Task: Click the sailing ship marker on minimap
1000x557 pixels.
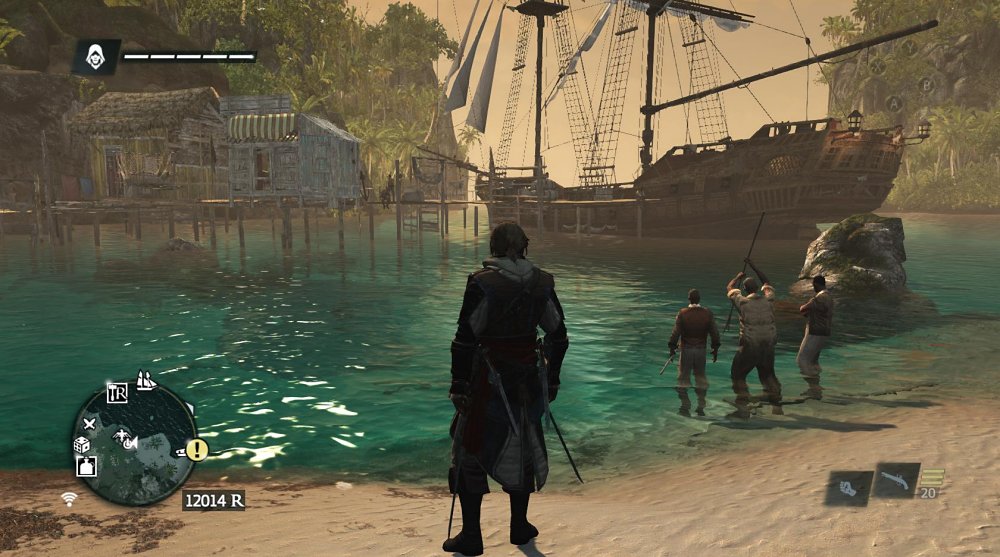Action: click(x=146, y=380)
